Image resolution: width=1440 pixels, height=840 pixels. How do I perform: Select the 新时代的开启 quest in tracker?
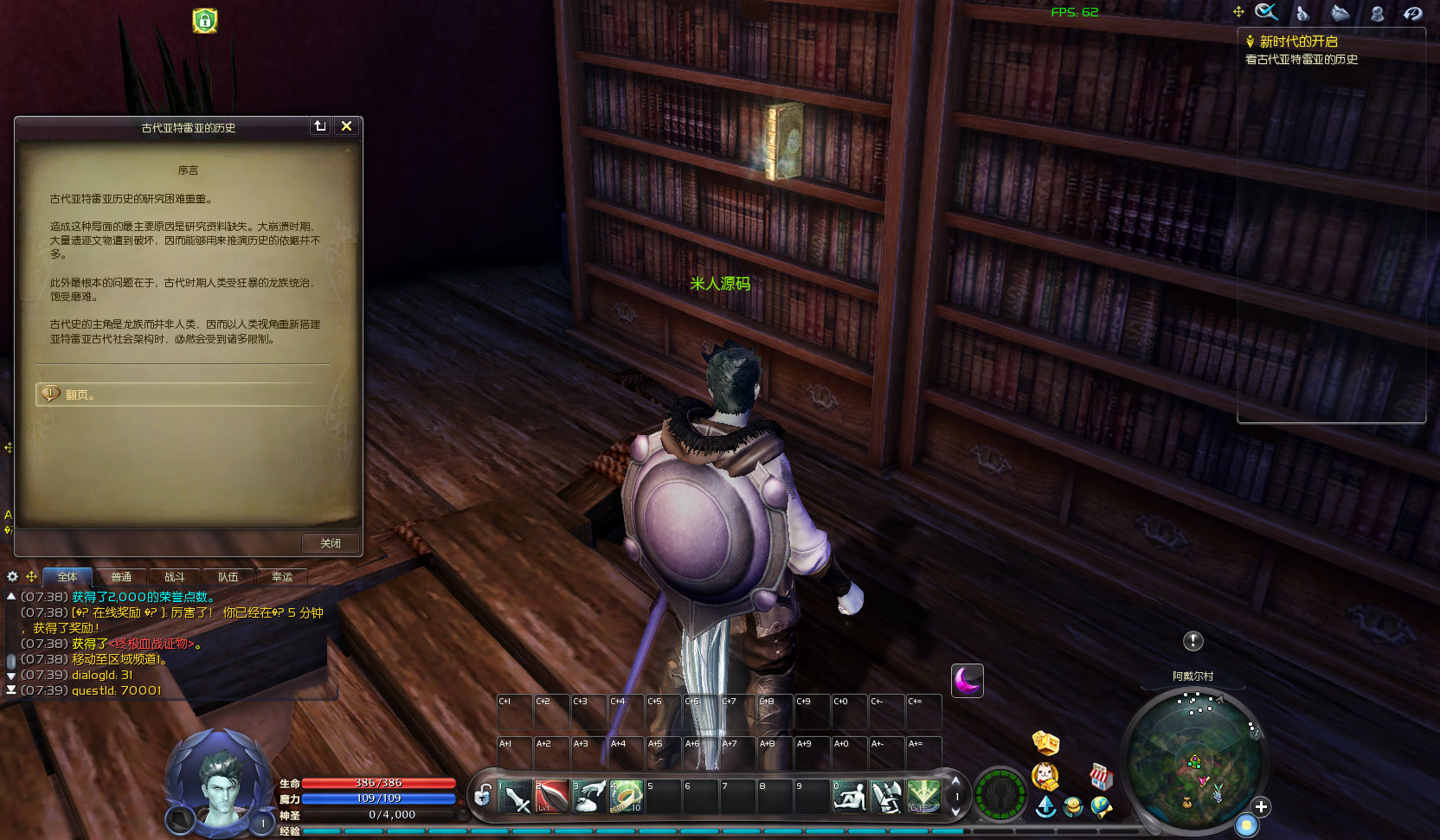1298,42
